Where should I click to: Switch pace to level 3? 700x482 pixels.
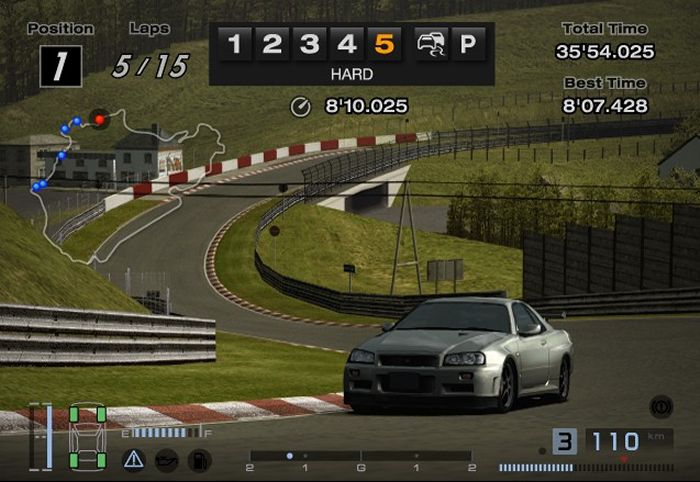(310, 44)
